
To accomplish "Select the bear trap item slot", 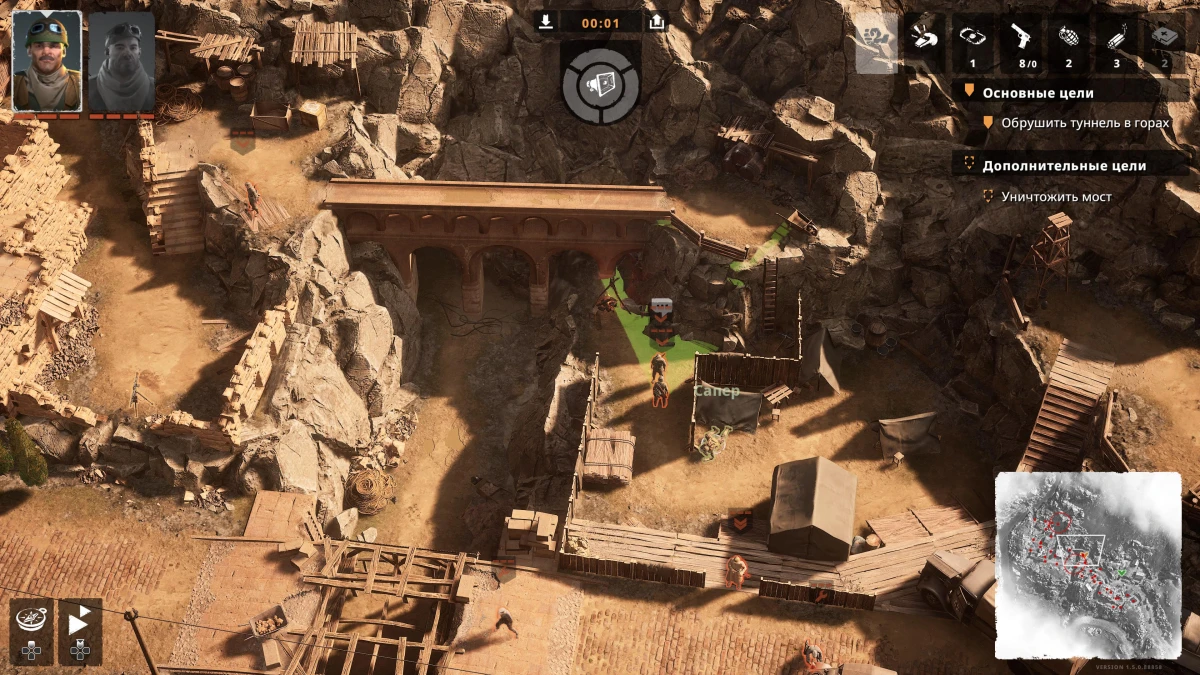I will (x=972, y=42).
